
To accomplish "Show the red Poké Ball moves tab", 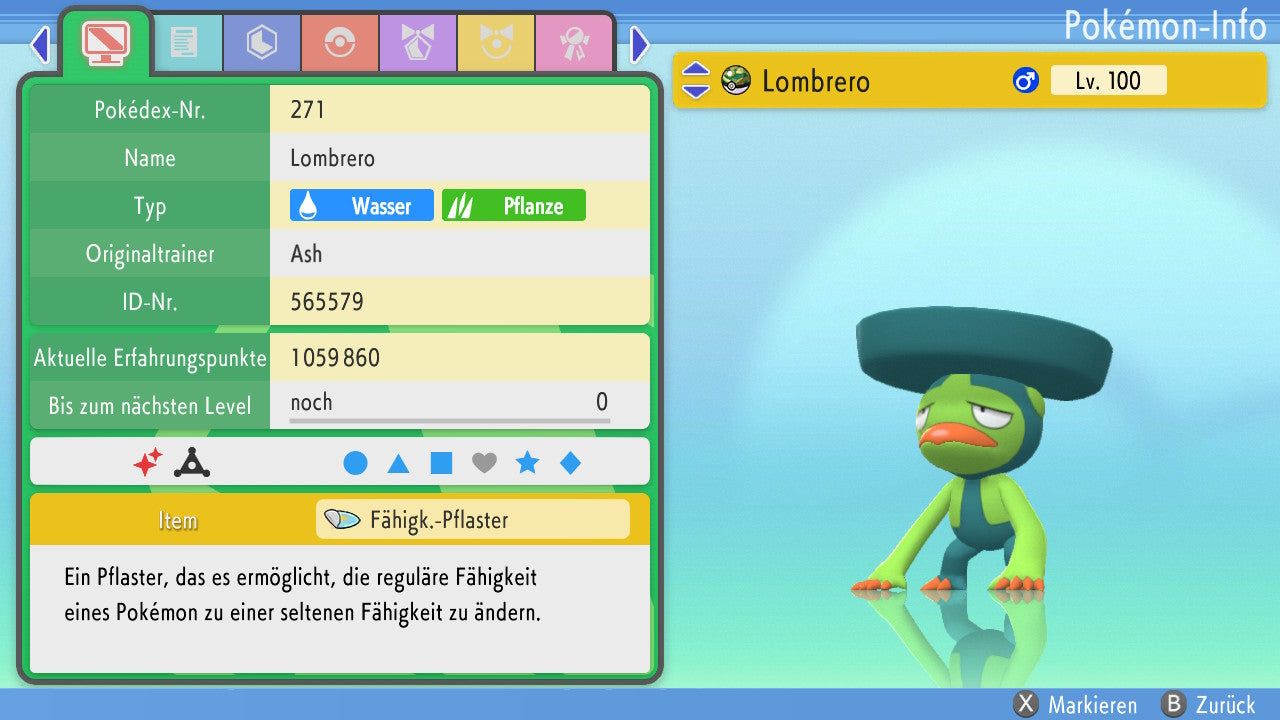I will (339, 43).
